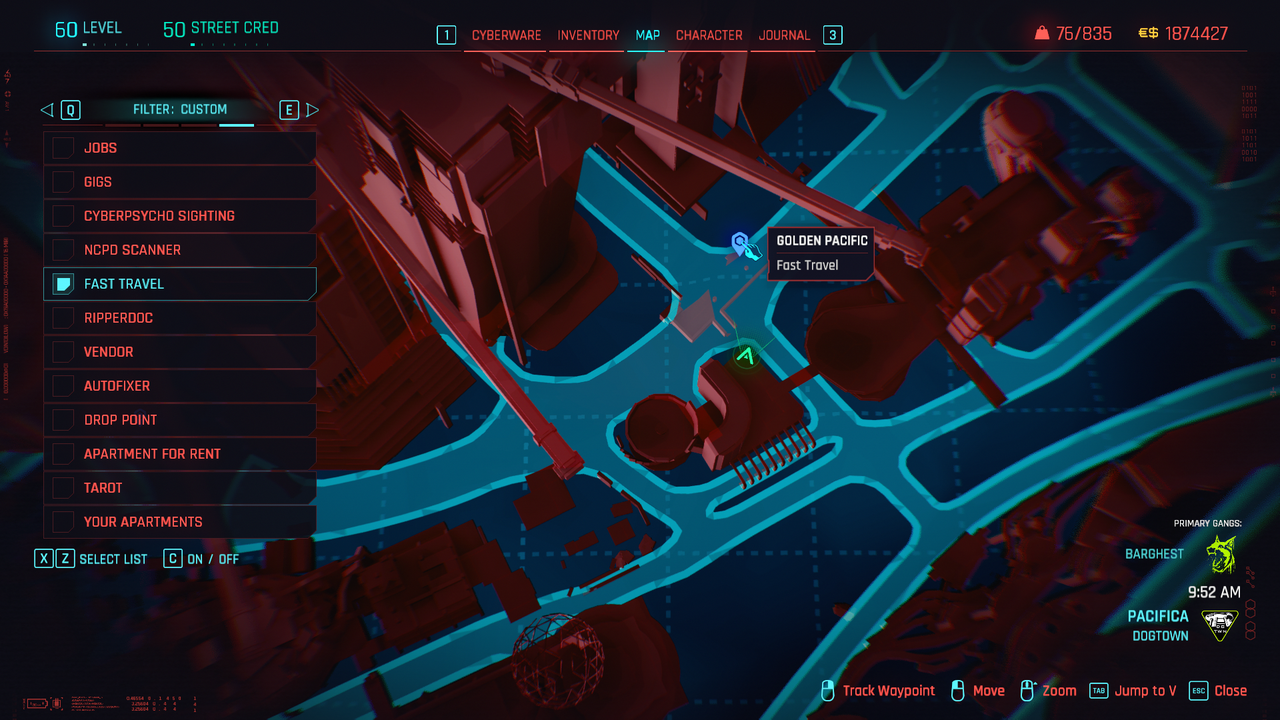The image size is (1280, 720).
Task: Click the previous filter arrow
Action: point(47,110)
